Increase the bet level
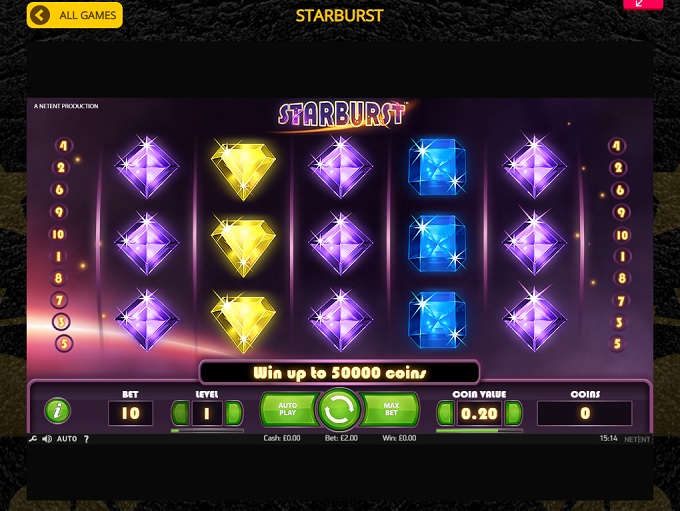Screen dimensions: 680x511 tap(234, 412)
